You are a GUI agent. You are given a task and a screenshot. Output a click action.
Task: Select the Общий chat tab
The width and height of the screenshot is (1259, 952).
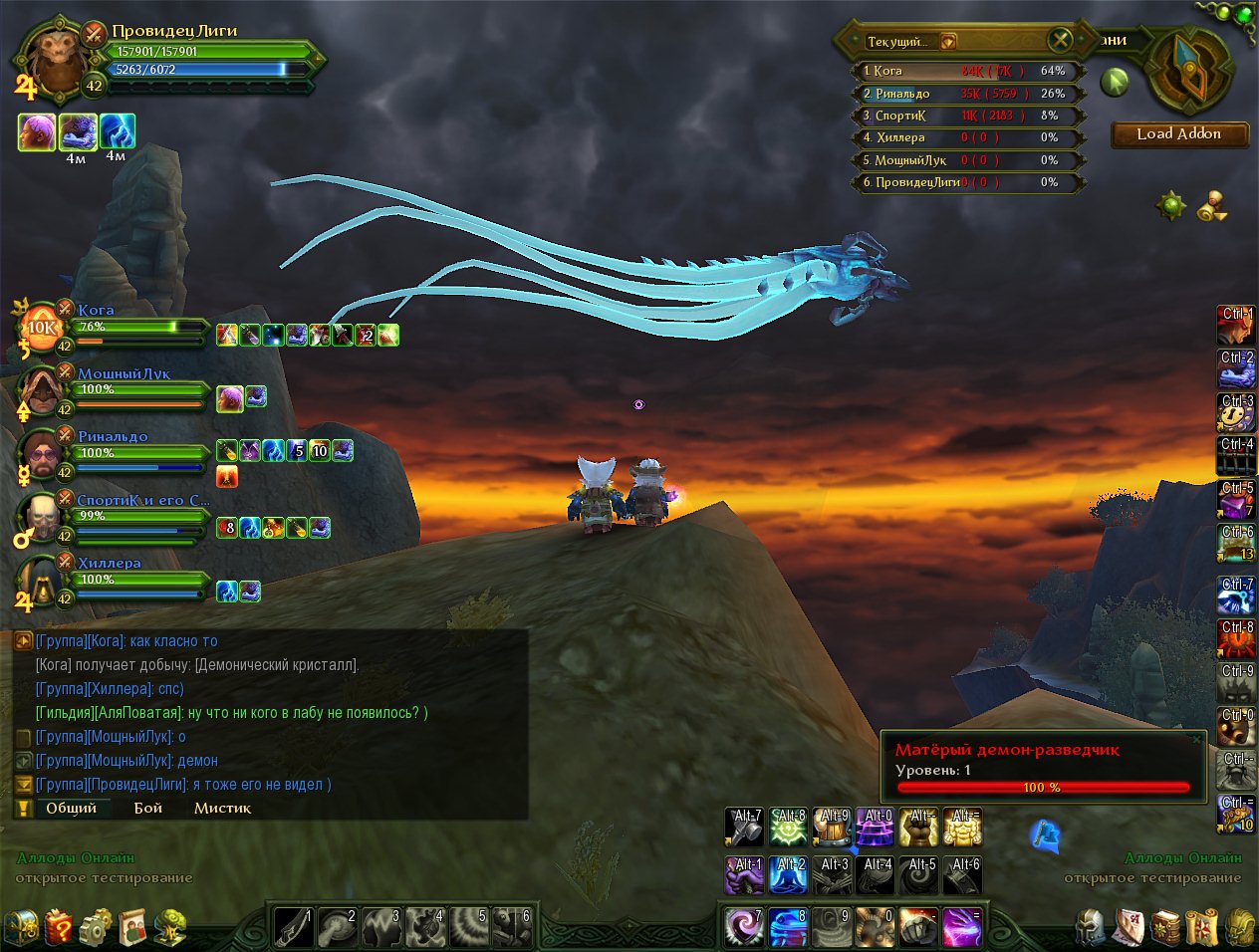click(x=71, y=808)
